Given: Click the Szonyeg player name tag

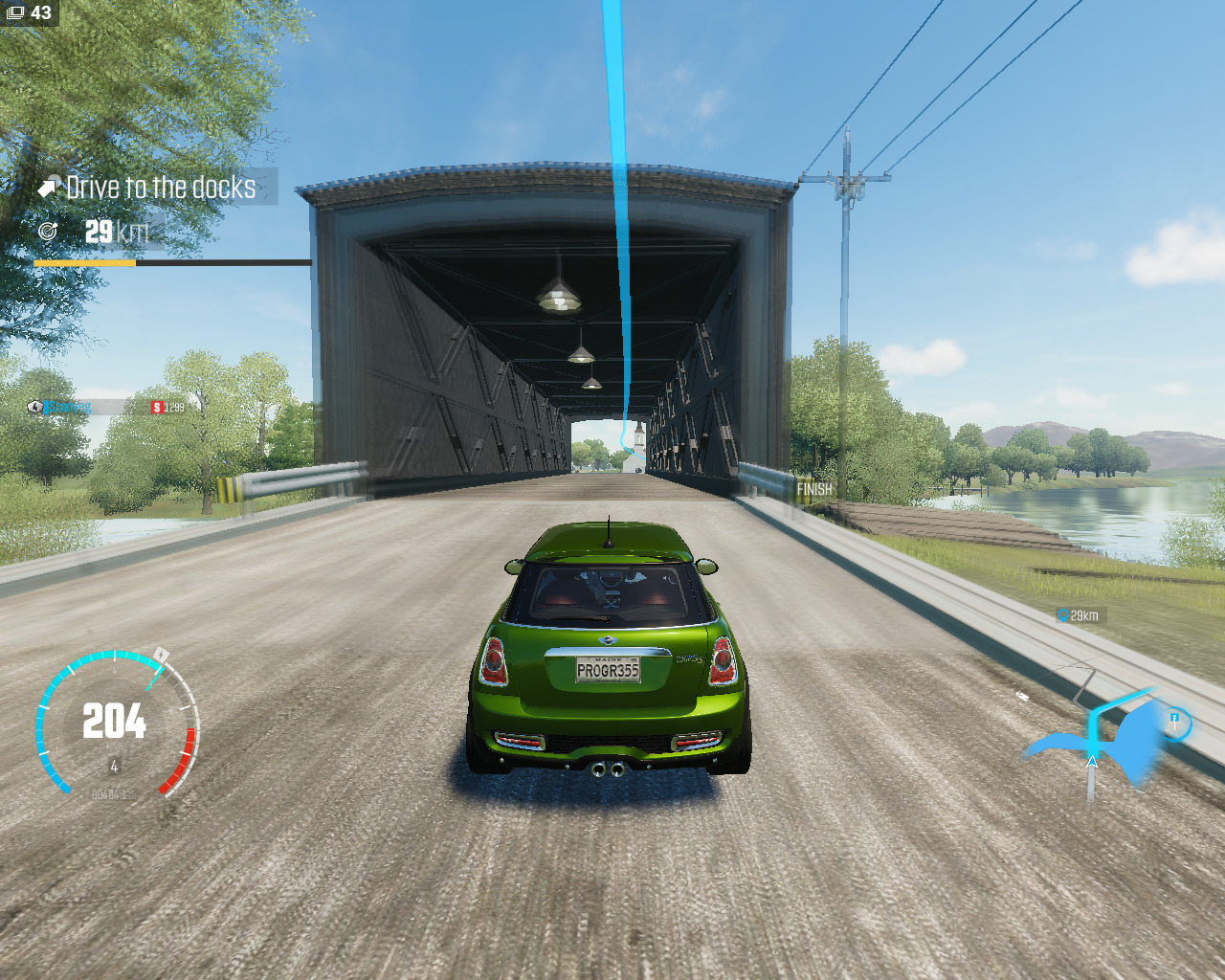Looking at the screenshot, I should click(67, 408).
